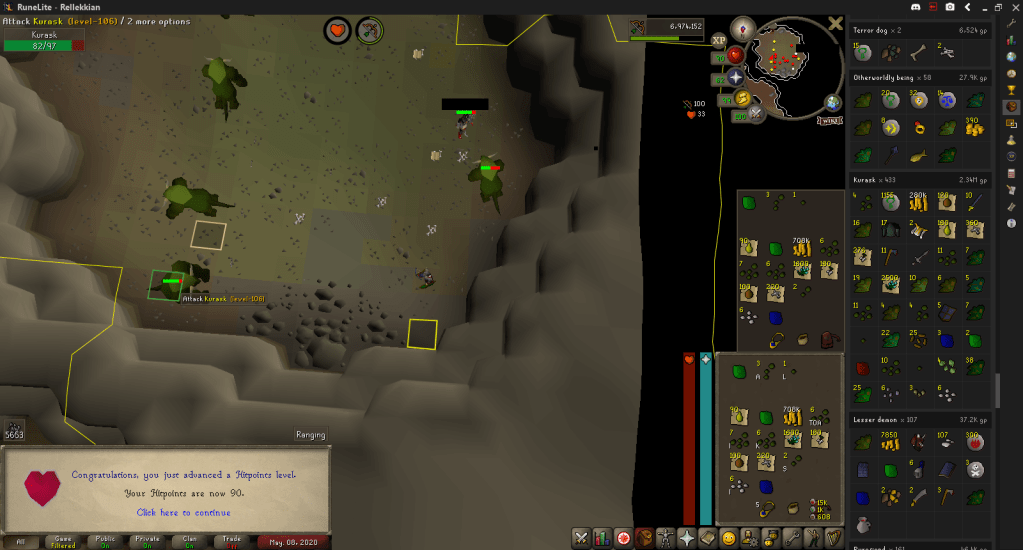The height and width of the screenshot is (550, 1023).
Task: Open the Combat Options tab with crossed swords
Action: (x=581, y=538)
